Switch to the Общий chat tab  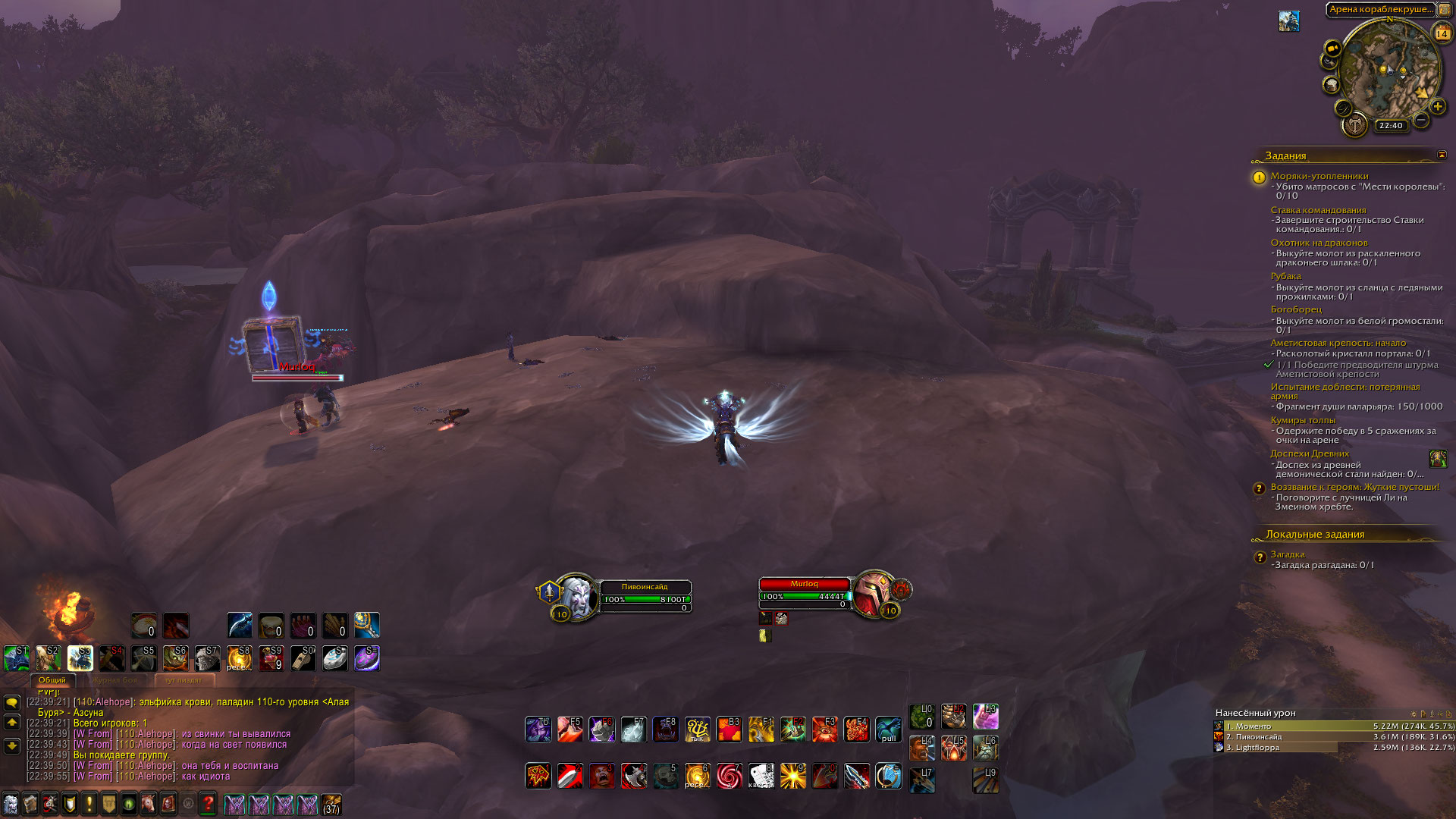pos(52,680)
